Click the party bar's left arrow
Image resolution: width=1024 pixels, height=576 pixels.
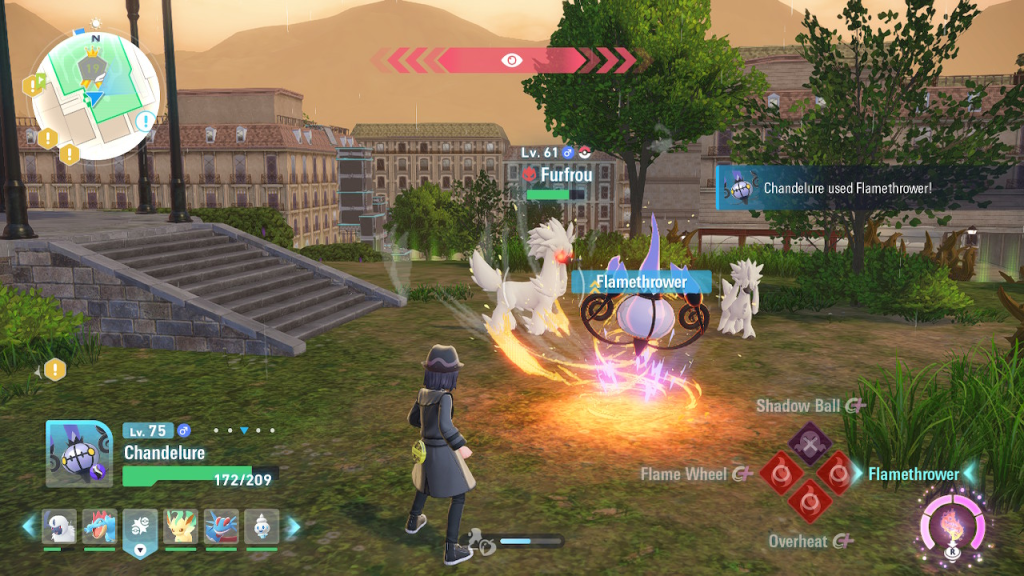click(x=29, y=526)
